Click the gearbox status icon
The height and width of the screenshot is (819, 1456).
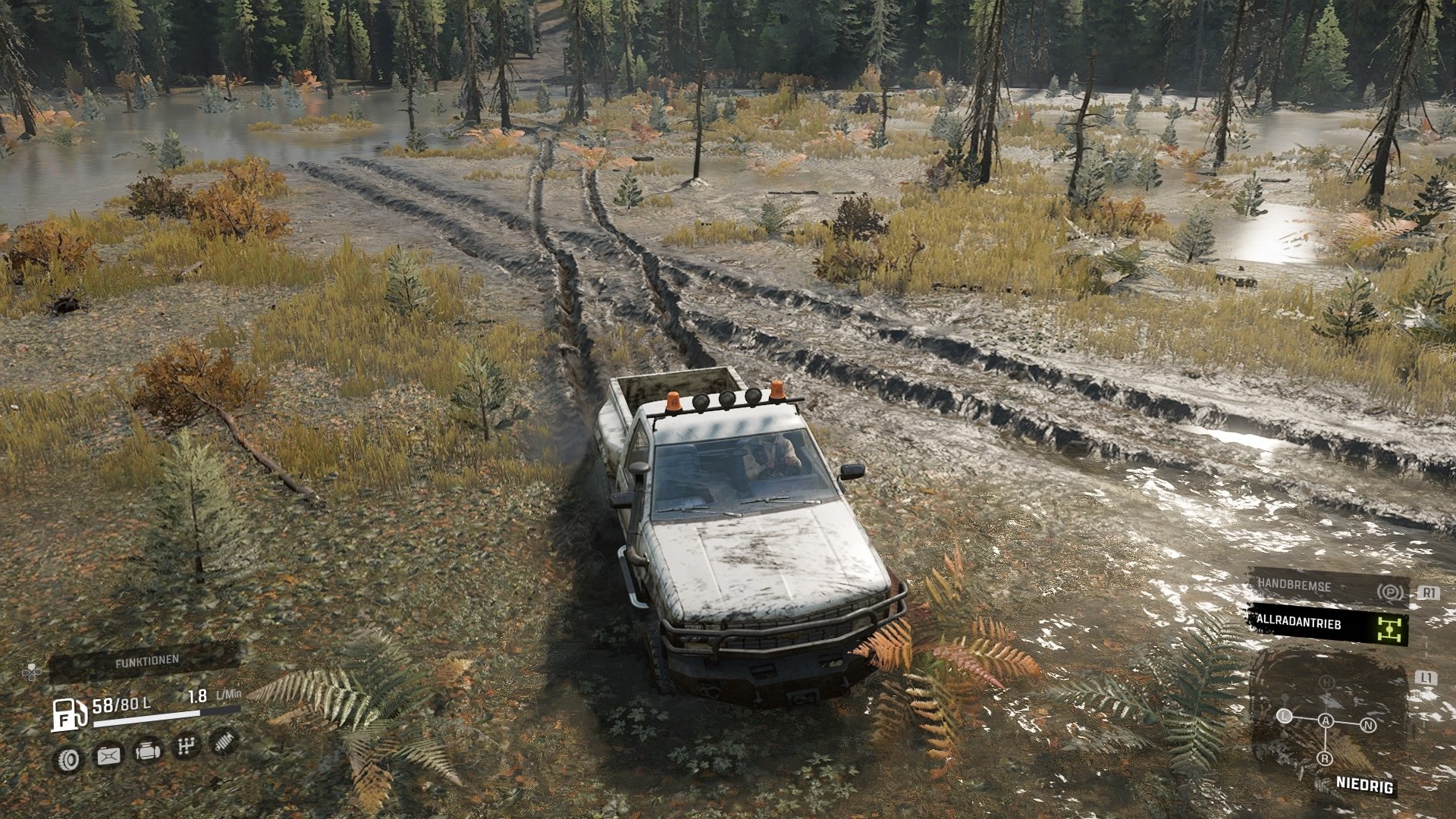click(x=186, y=748)
